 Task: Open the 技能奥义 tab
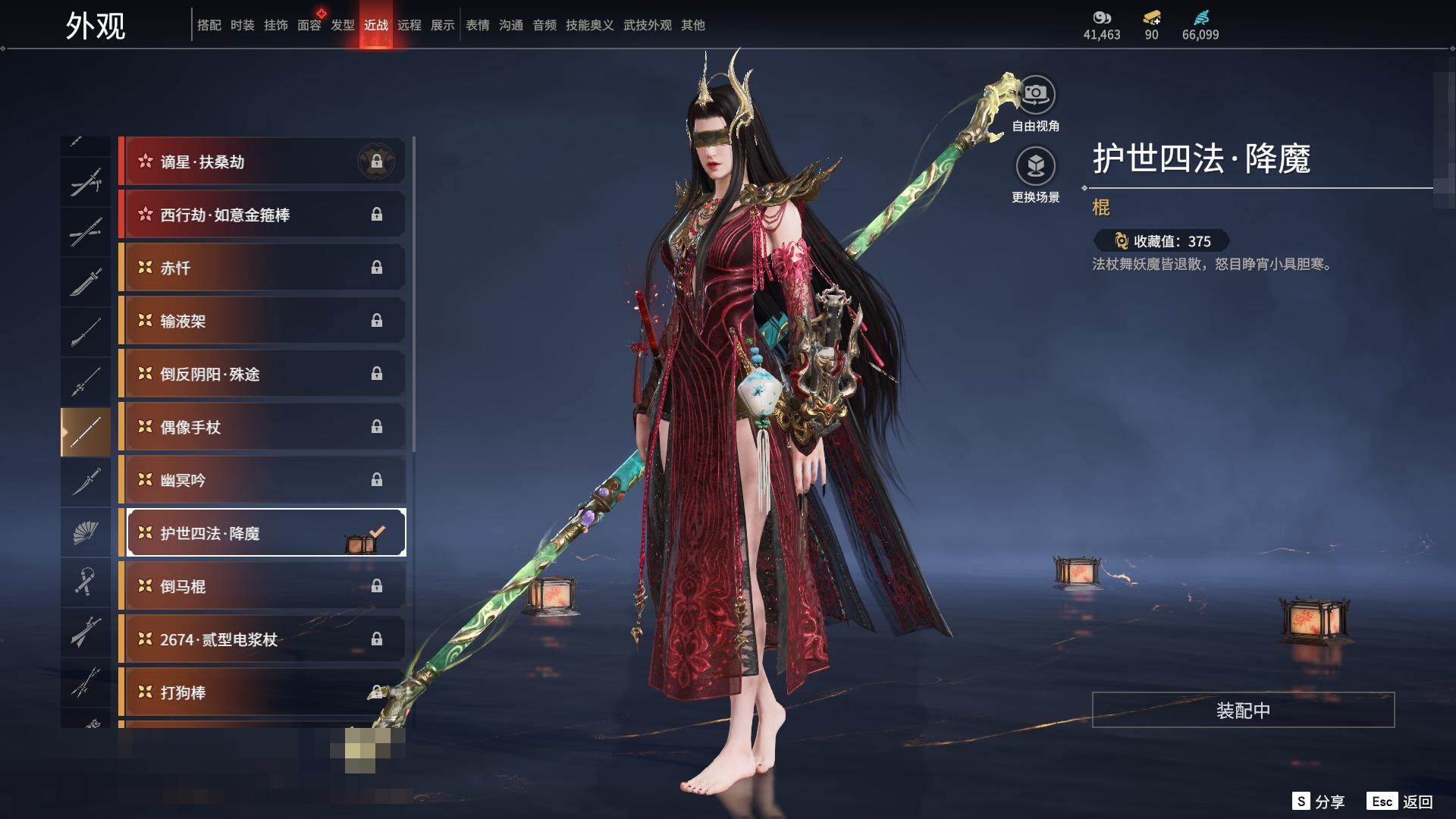(x=590, y=25)
